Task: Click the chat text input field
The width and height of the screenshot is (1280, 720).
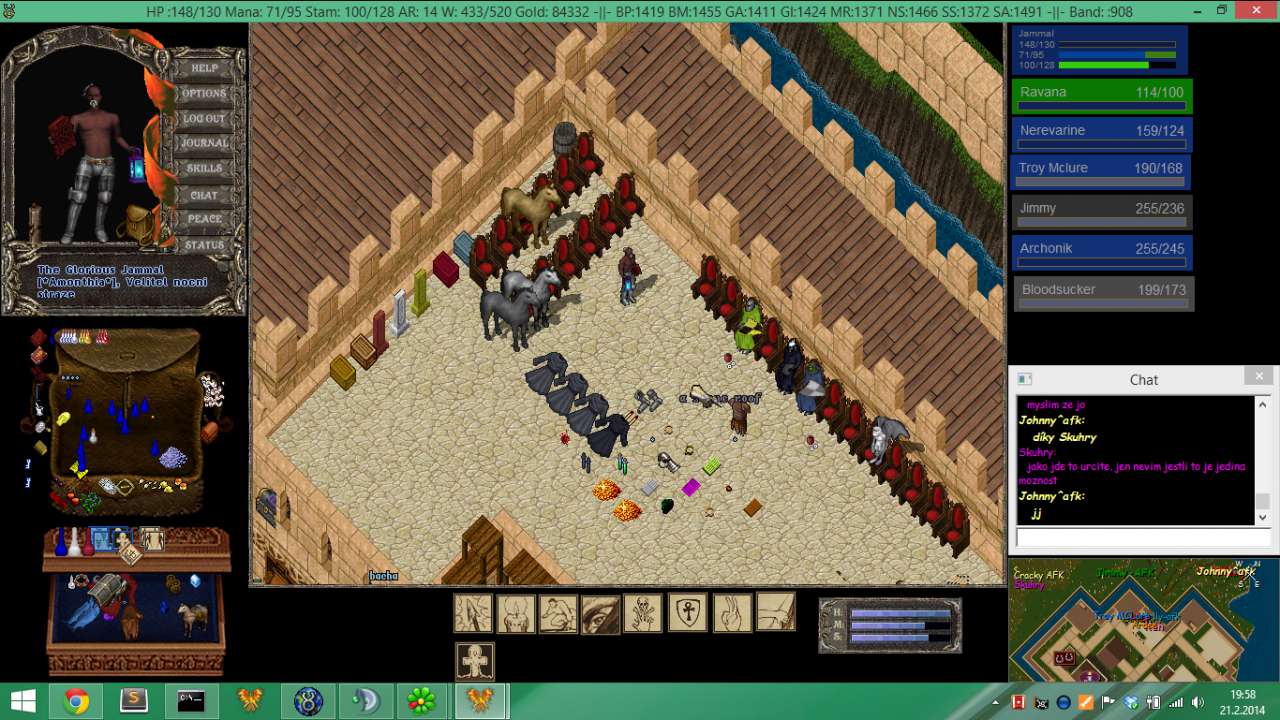Action: coord(1142,538)
